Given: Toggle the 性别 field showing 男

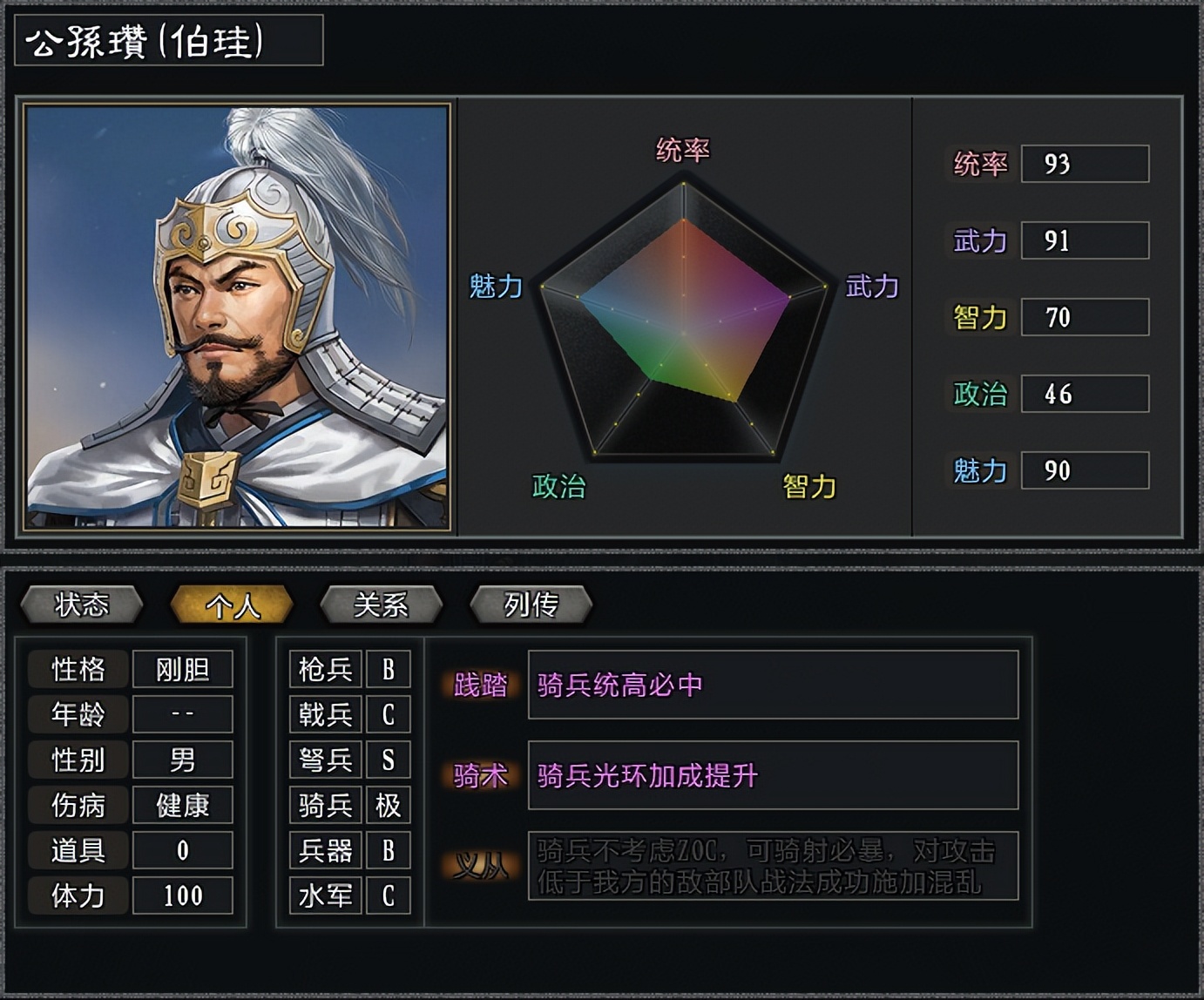Looking at the screenshot, I should click(x=182, y=760).
